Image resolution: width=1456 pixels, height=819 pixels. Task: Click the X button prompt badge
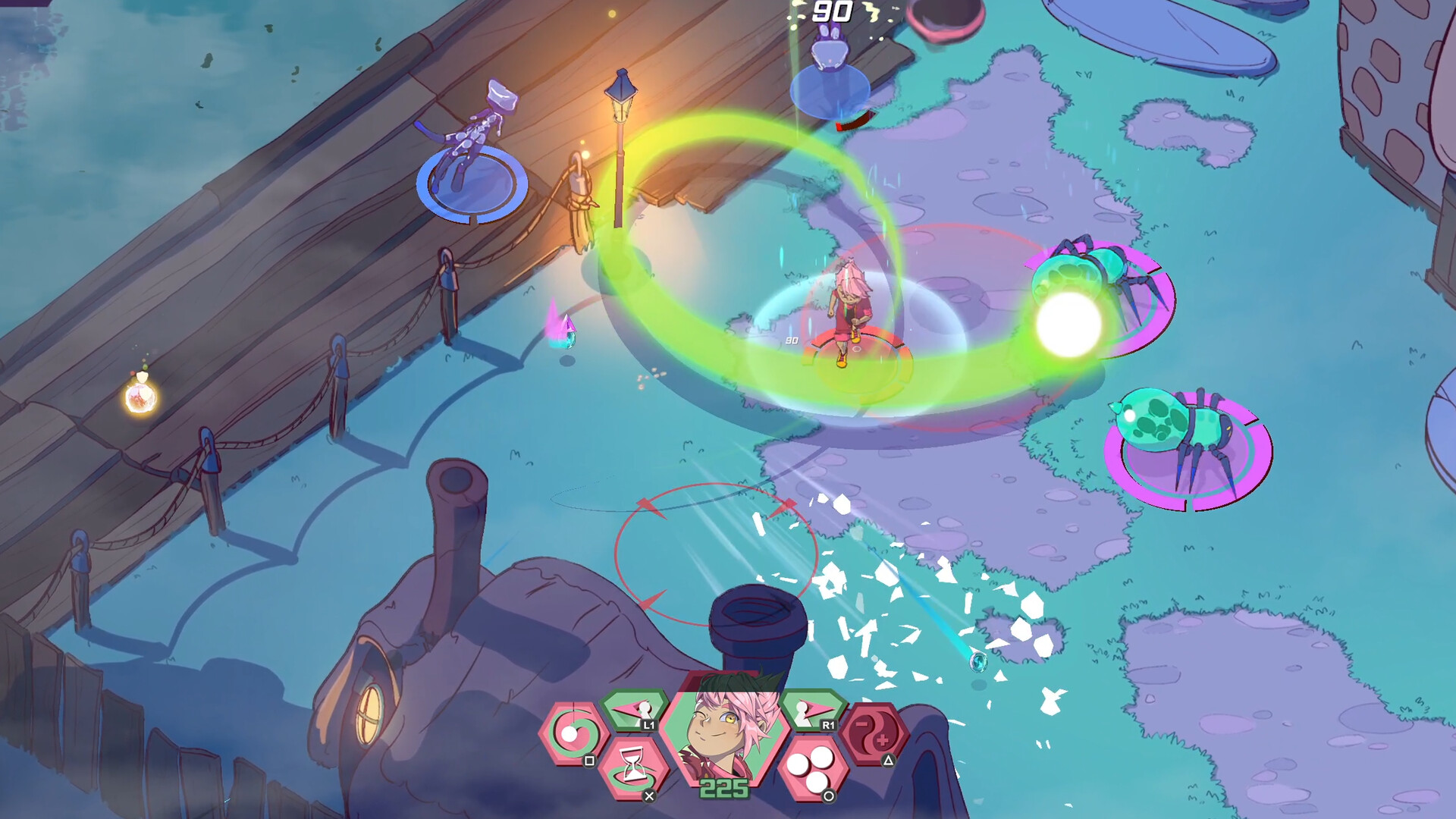(x=650, y=794)
